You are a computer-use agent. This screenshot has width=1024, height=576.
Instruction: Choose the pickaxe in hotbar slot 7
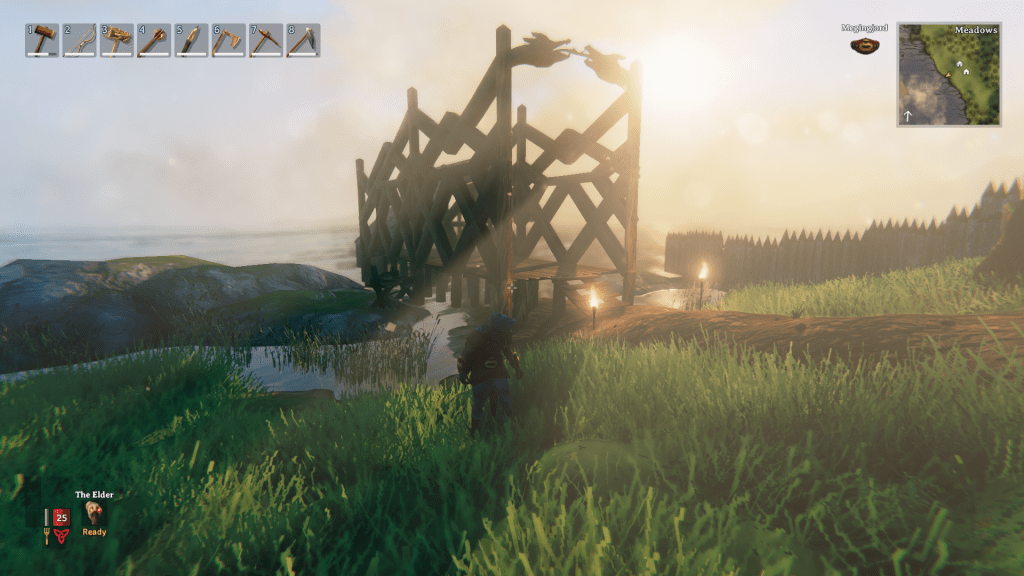pos(266,40)
